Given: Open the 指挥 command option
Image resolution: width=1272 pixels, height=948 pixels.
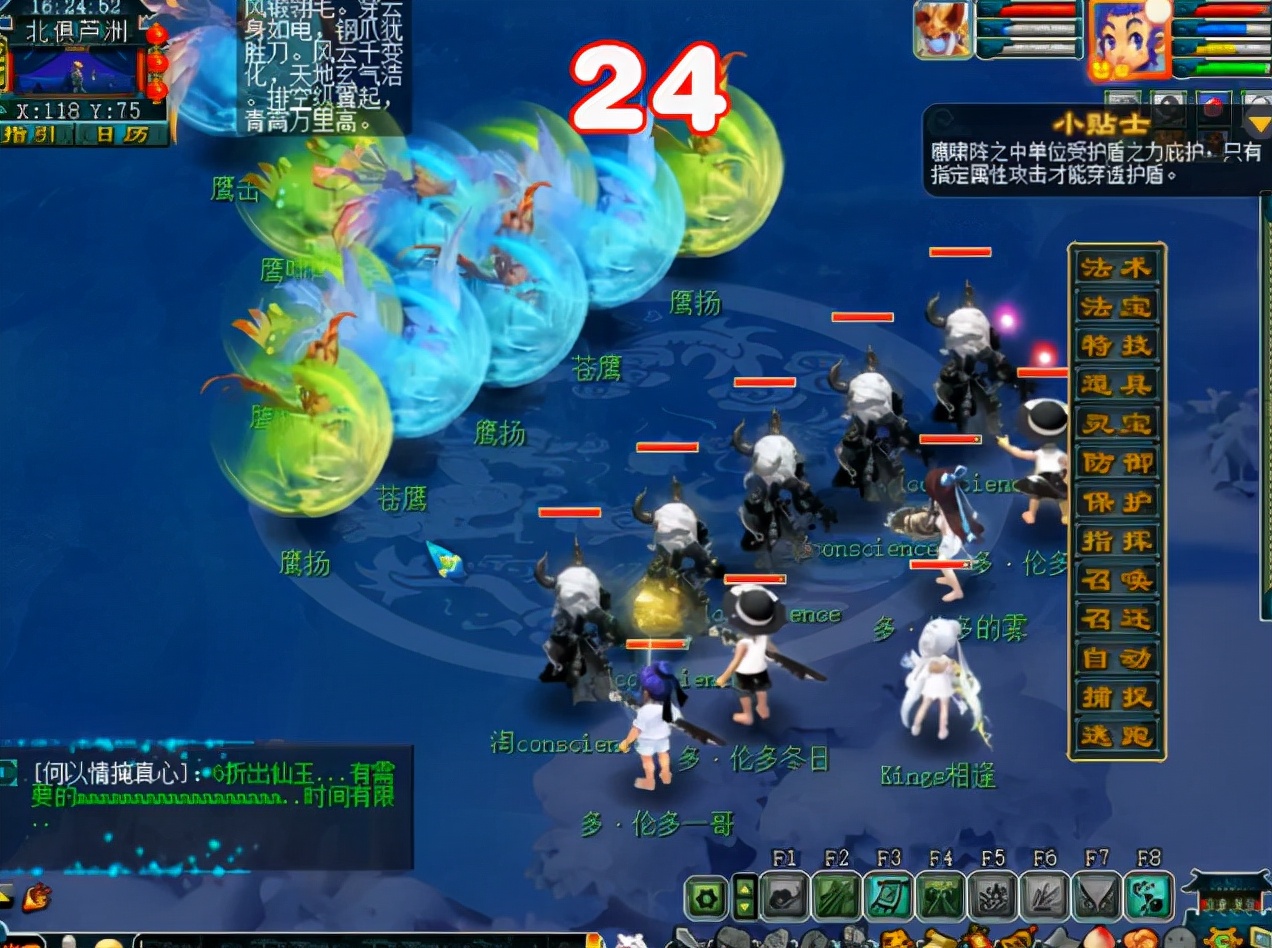Looking at the screenshot, I should point(1116,541).
